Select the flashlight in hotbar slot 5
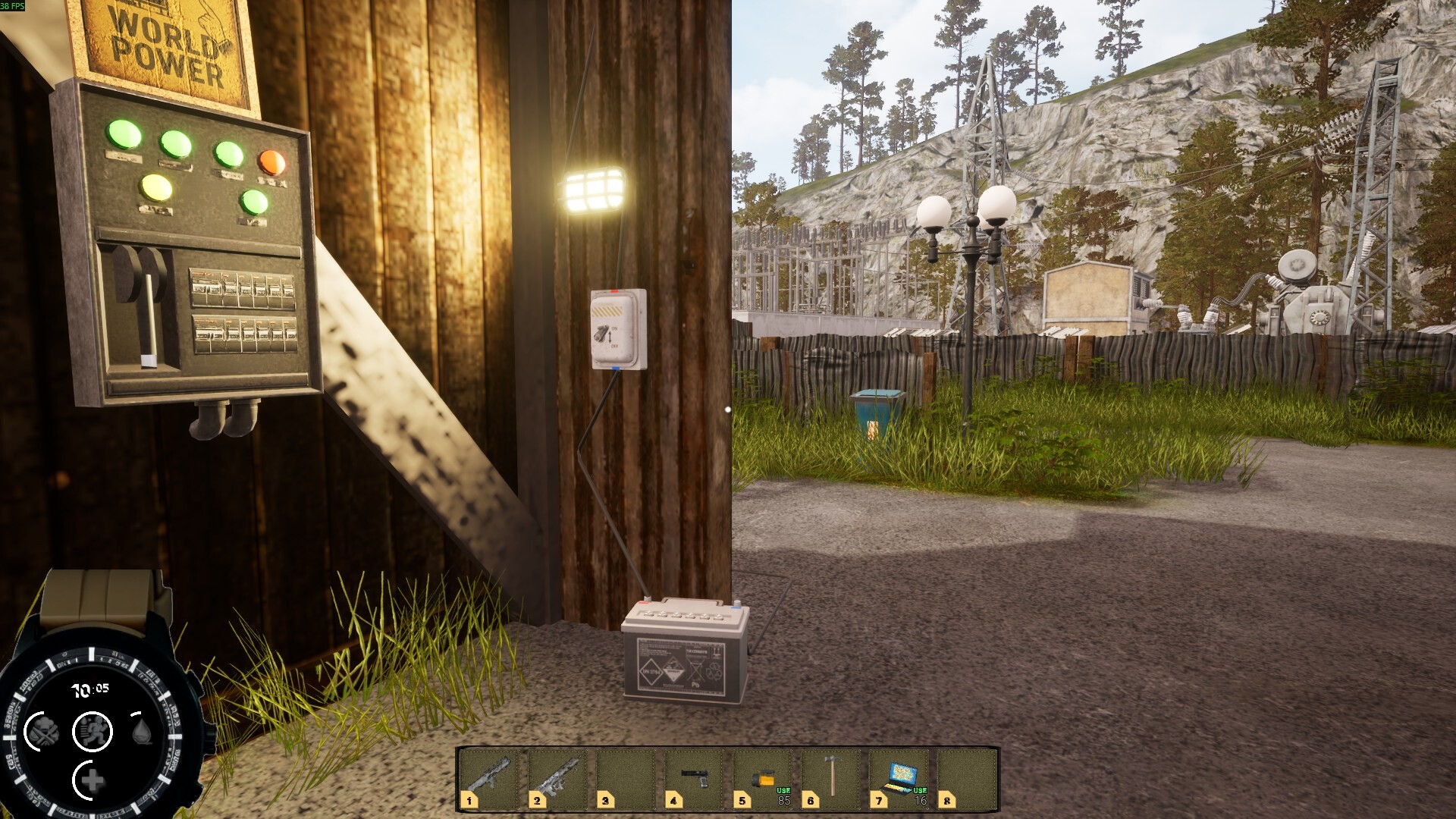The width and height of the screenshot is (1456, 819). point(764,775)
